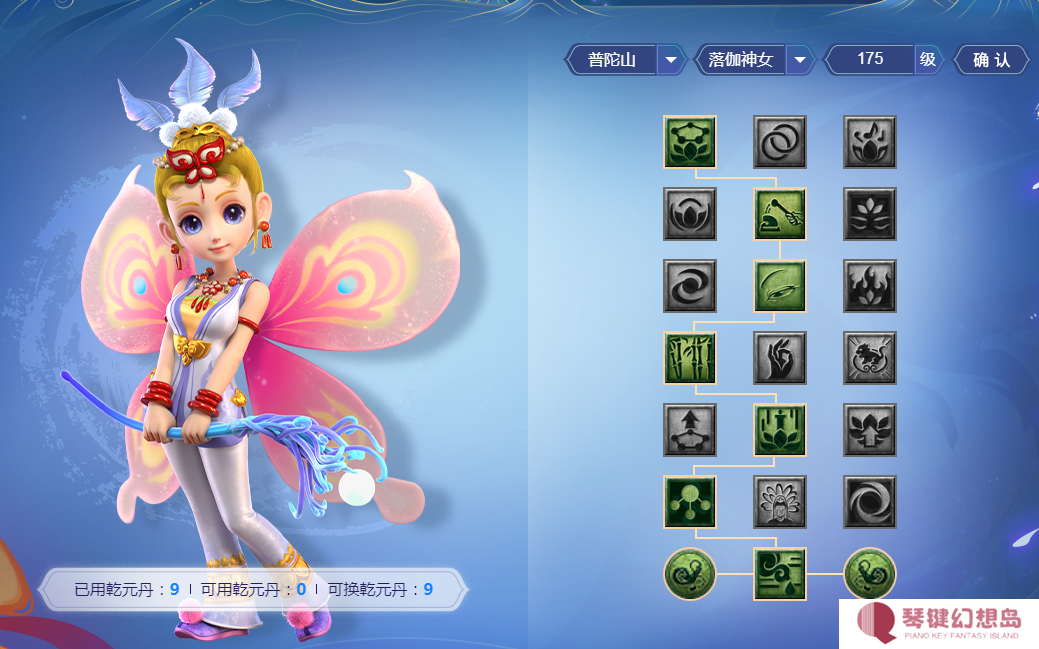
Task: Choose the green lotus with falling rain skill
Action: 780,430
